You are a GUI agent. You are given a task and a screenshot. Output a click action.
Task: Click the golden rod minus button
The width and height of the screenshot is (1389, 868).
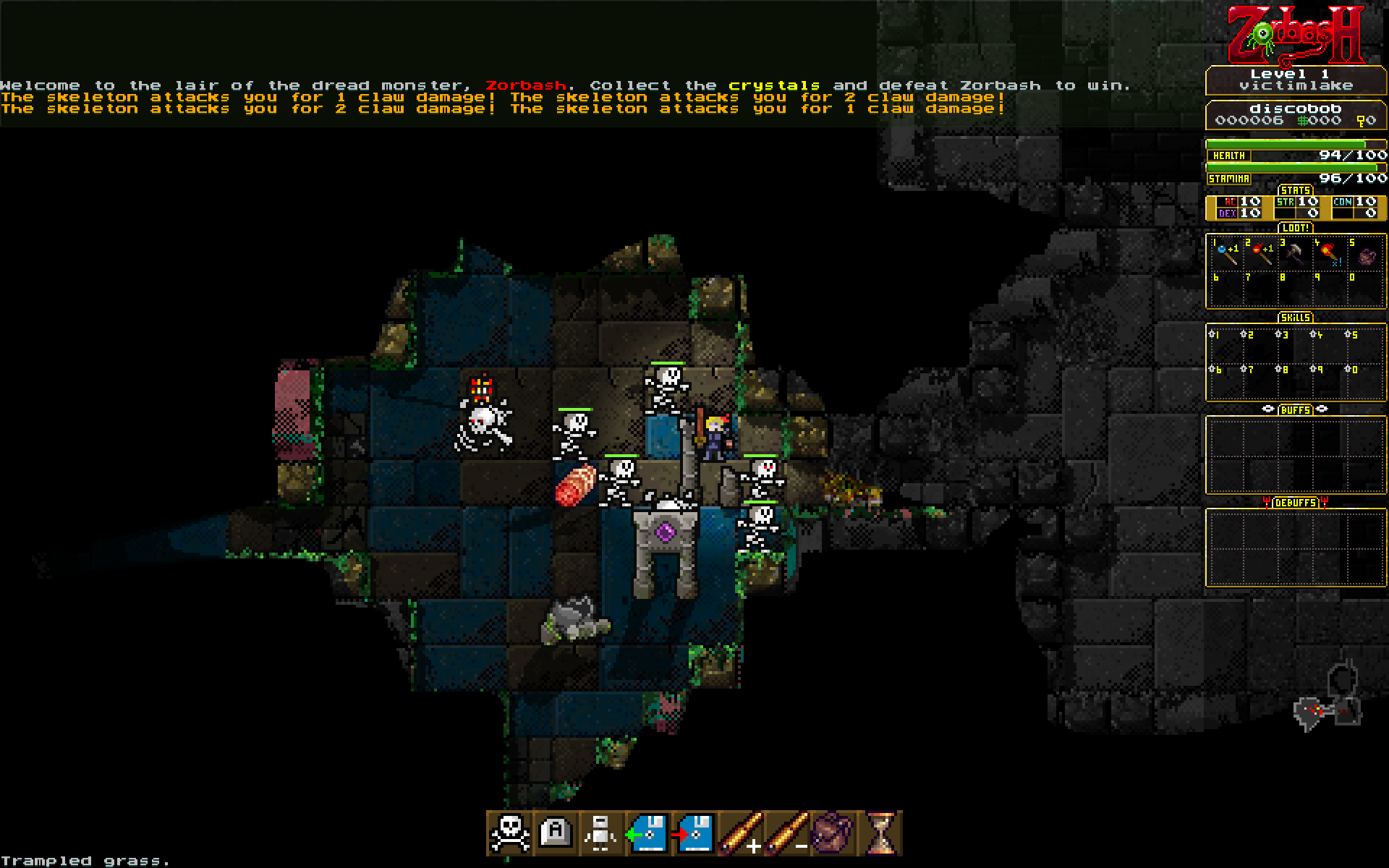tap(787, 833)
